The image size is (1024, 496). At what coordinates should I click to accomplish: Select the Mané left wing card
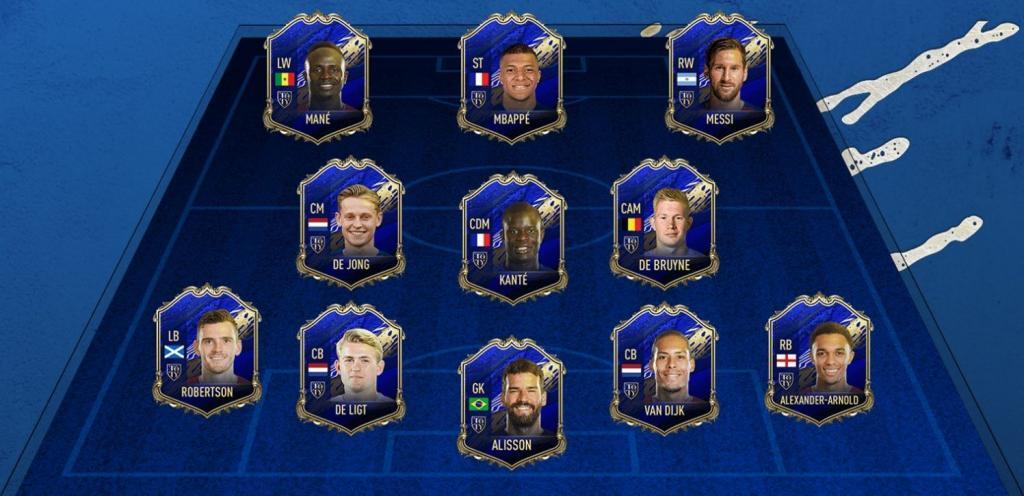318,78
